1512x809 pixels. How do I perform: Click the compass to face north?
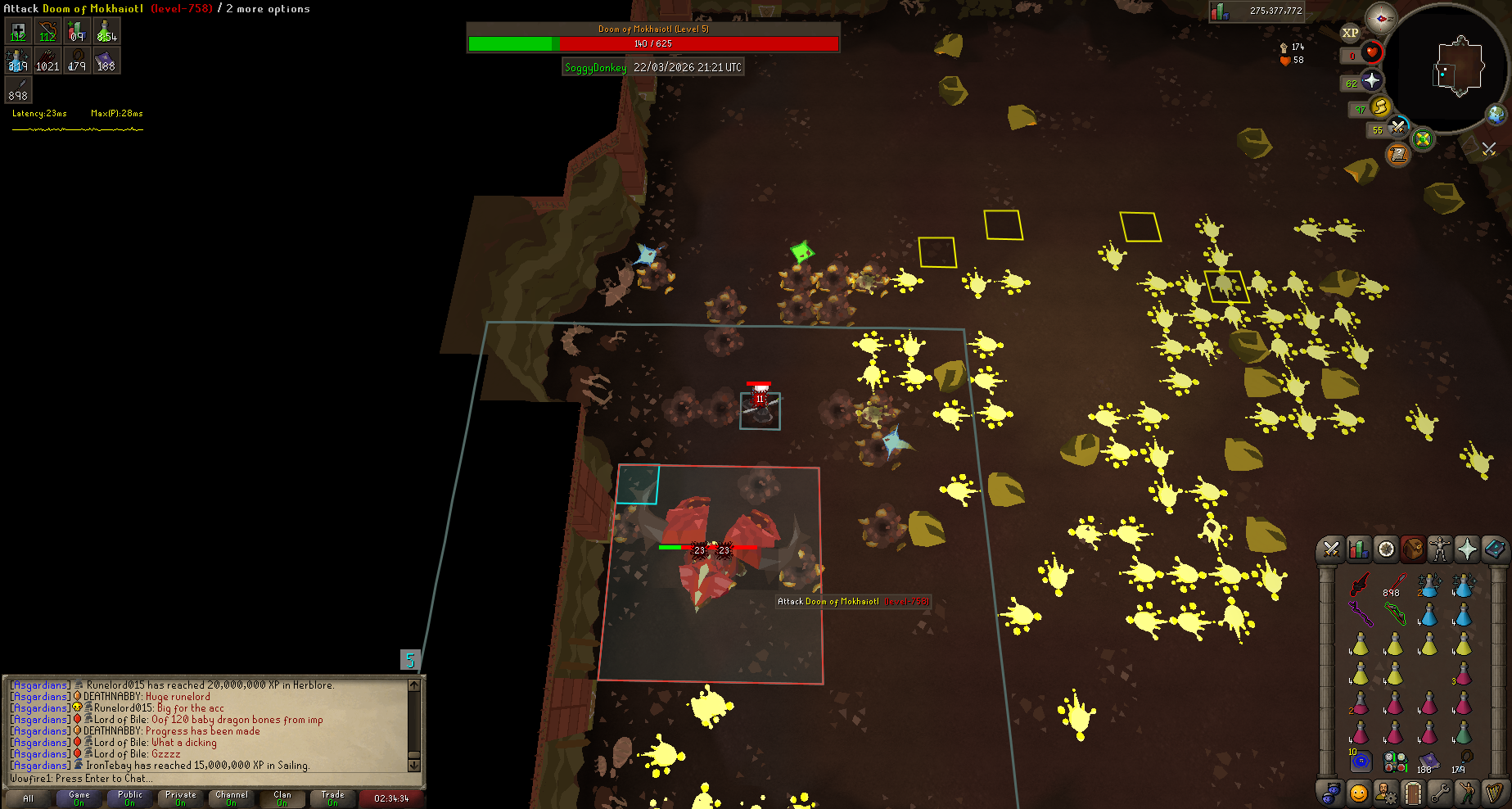(x=1381, y=18)
